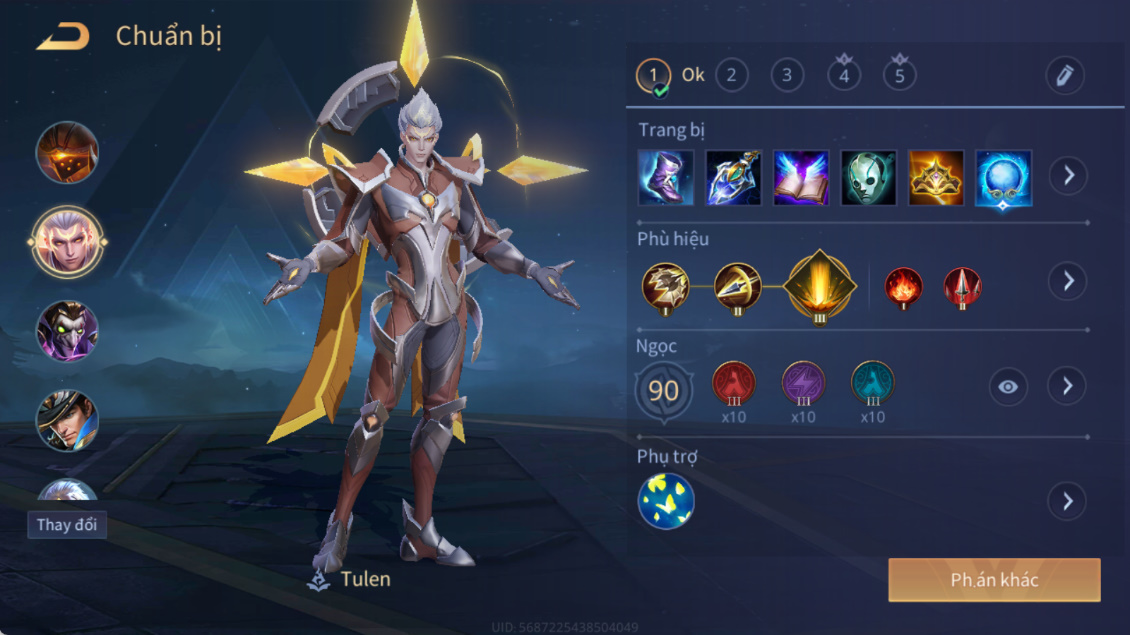Screen dimensions: 1130x635
Task: Open the Trang bị equipment details arrow
Action: (1068, 176)
